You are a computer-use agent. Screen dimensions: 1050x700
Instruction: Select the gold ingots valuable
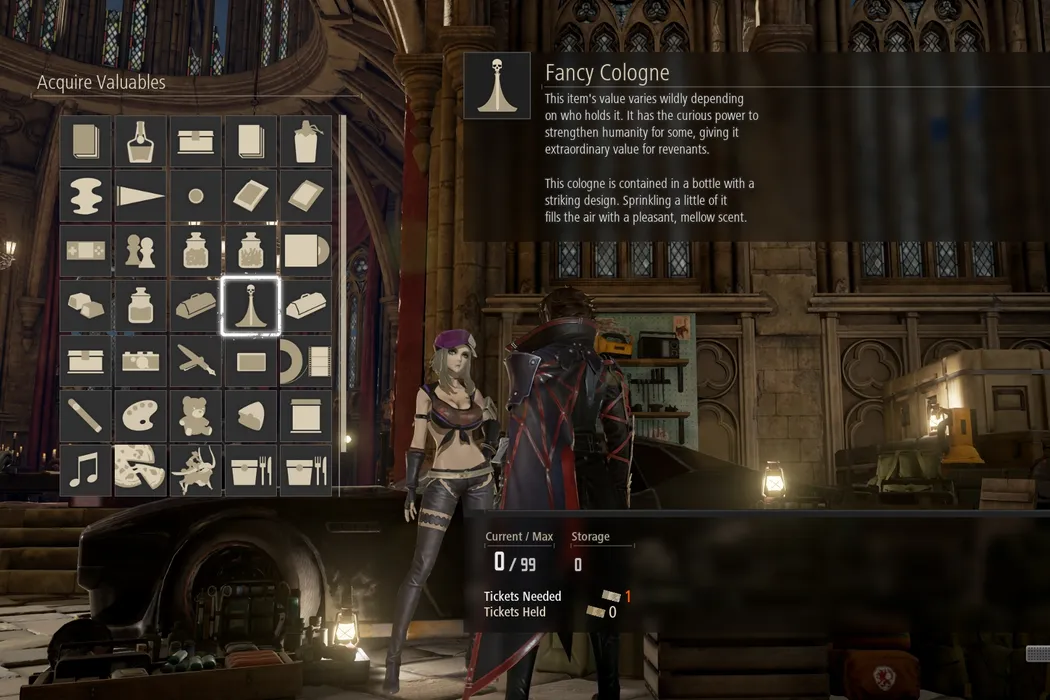pos(85,306)
